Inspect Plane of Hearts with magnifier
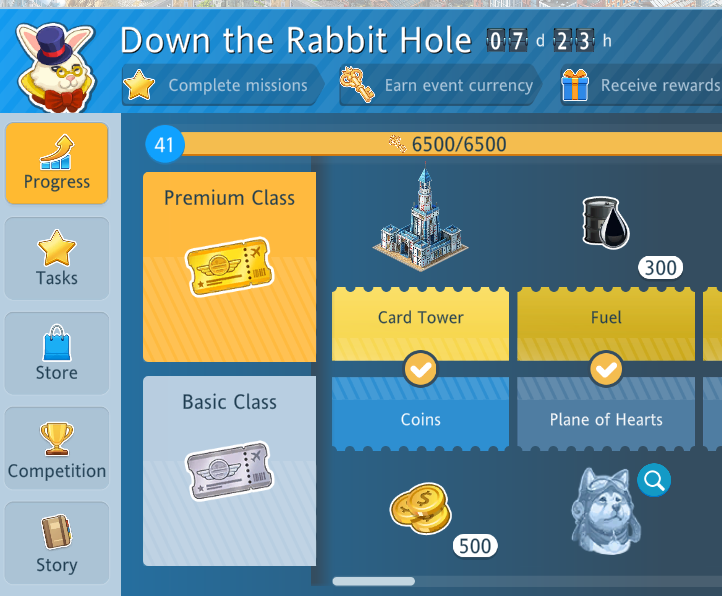This screenshot has height=596, width=722. pyautogui.click(x=654, y=481)
